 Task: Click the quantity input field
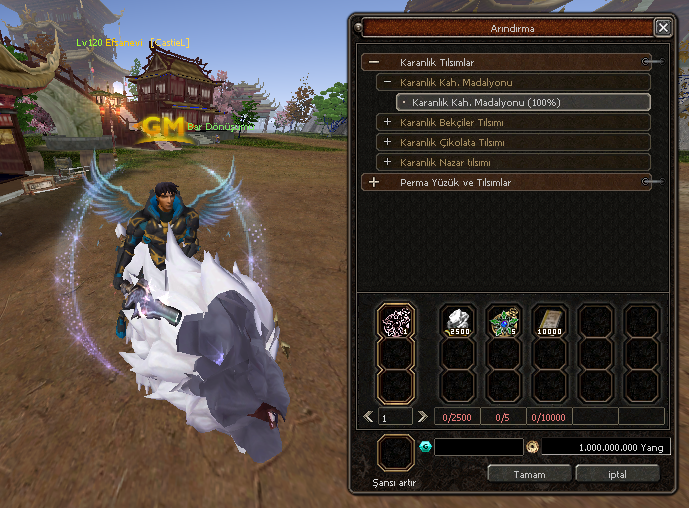395,416
